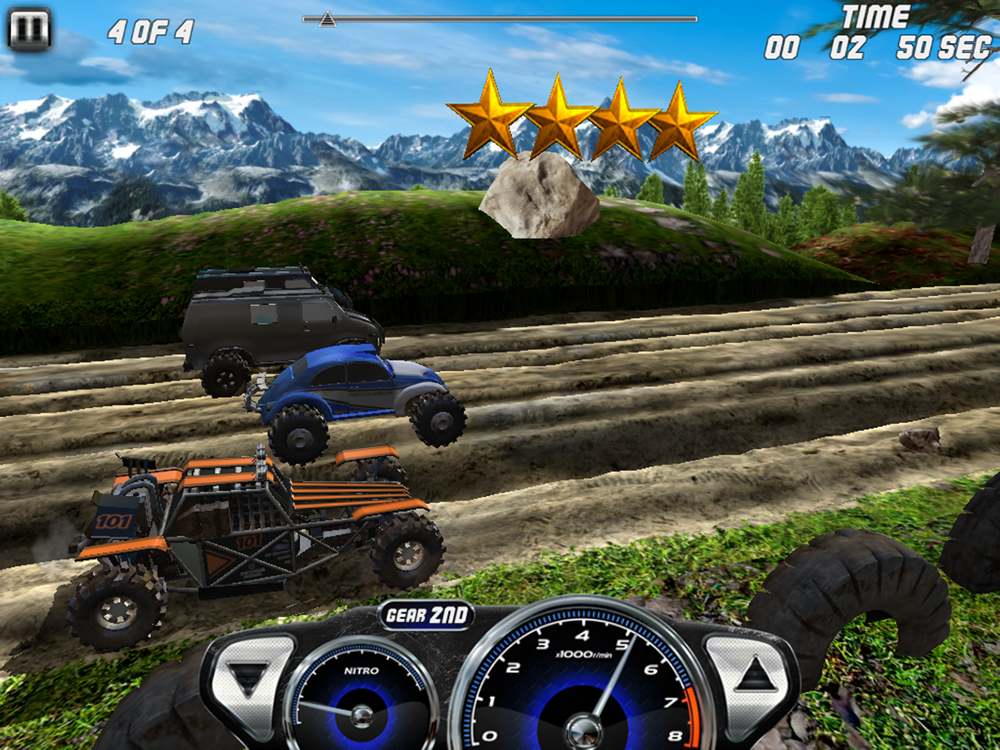Image resolution: width=1000 pixels, height=750 pixels.
Task: Shift down with the down-arrow gear button
Action: point(248,677)
